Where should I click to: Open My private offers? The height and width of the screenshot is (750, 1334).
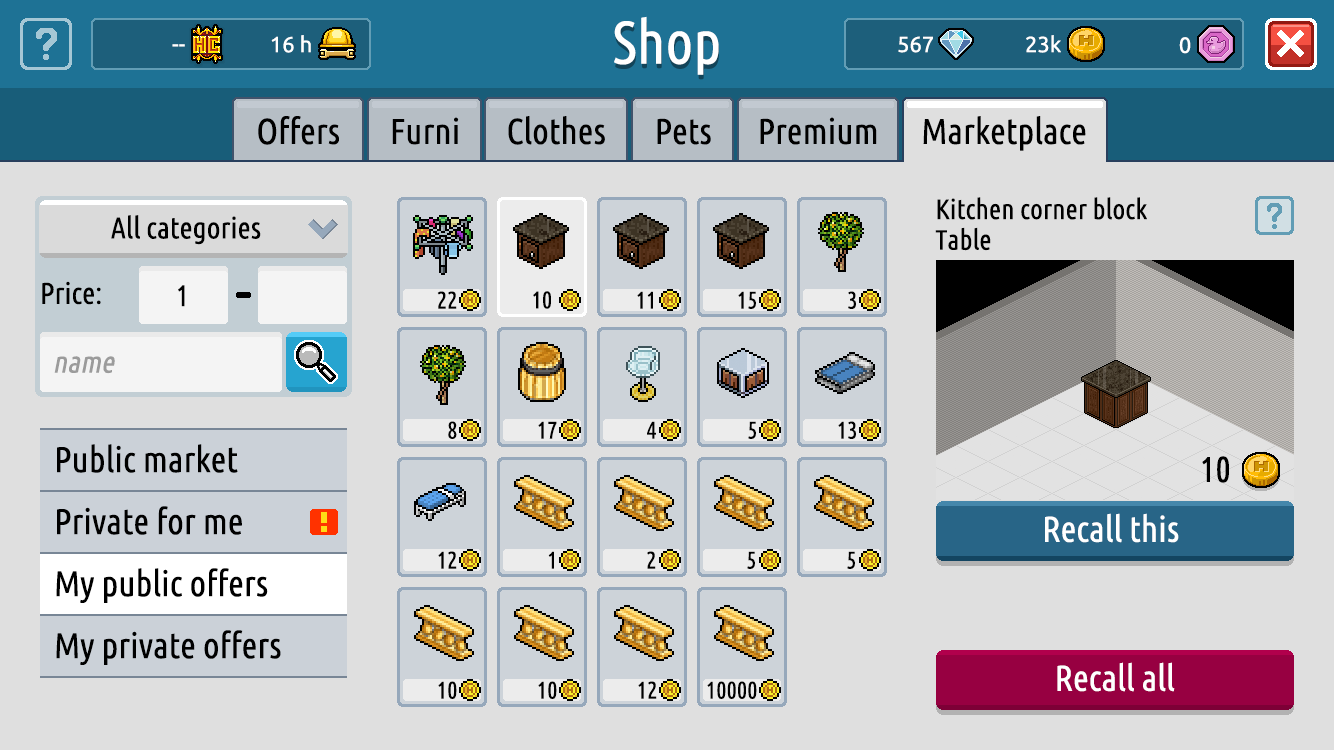pyautogui.click(x=193, y=646)
